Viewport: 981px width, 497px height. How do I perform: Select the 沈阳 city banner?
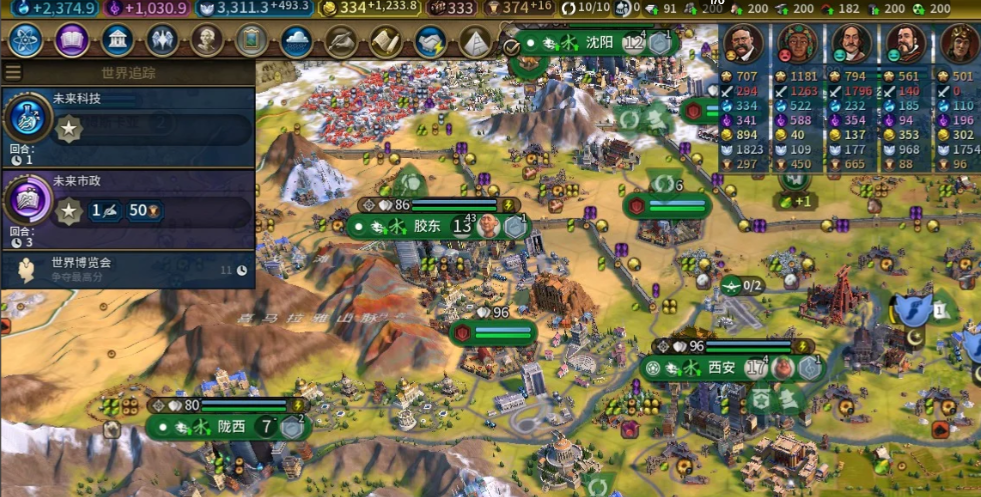pyautogui.click(x=598, y=43)
